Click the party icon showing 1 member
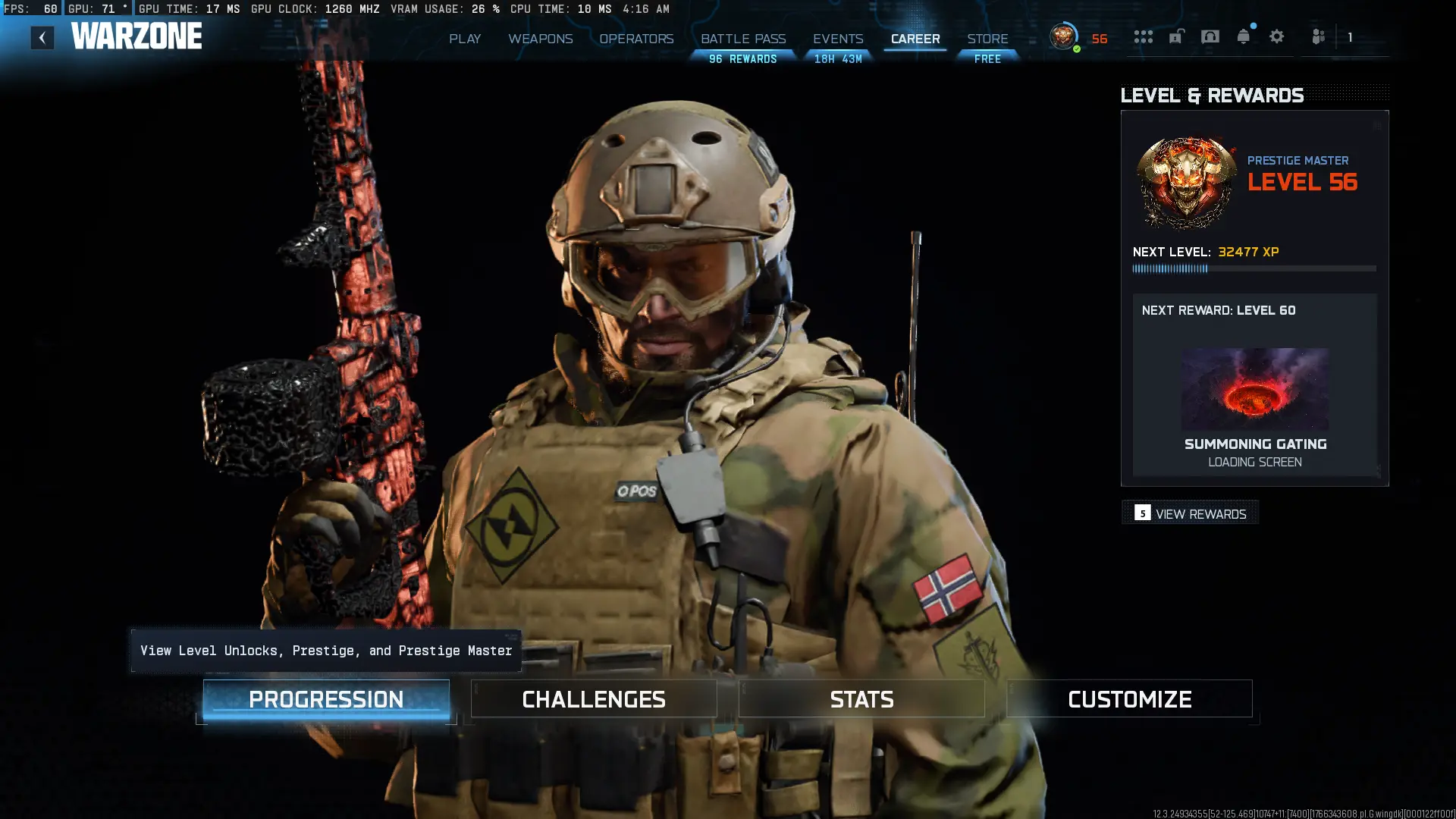1456x819 pixels. 1319,36
